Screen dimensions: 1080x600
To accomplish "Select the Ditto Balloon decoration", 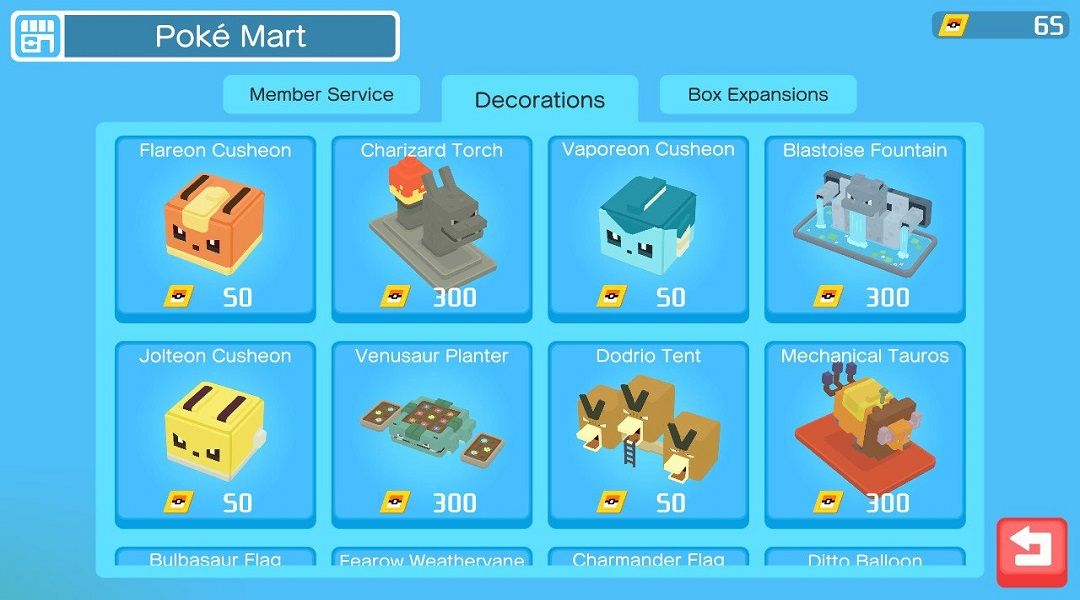I will 865,558.
